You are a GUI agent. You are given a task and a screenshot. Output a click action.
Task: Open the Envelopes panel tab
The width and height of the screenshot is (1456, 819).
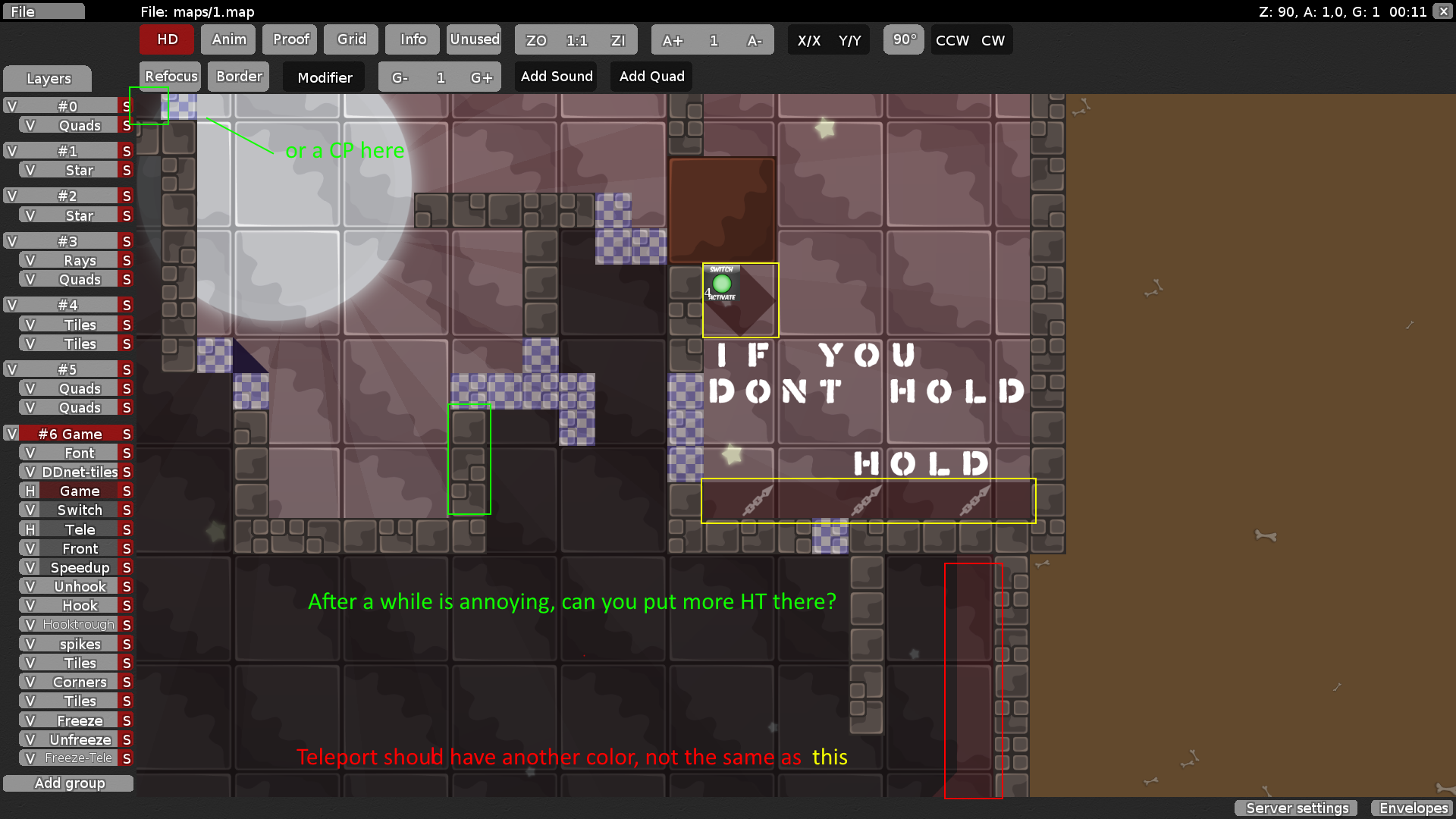point(1411,808)
